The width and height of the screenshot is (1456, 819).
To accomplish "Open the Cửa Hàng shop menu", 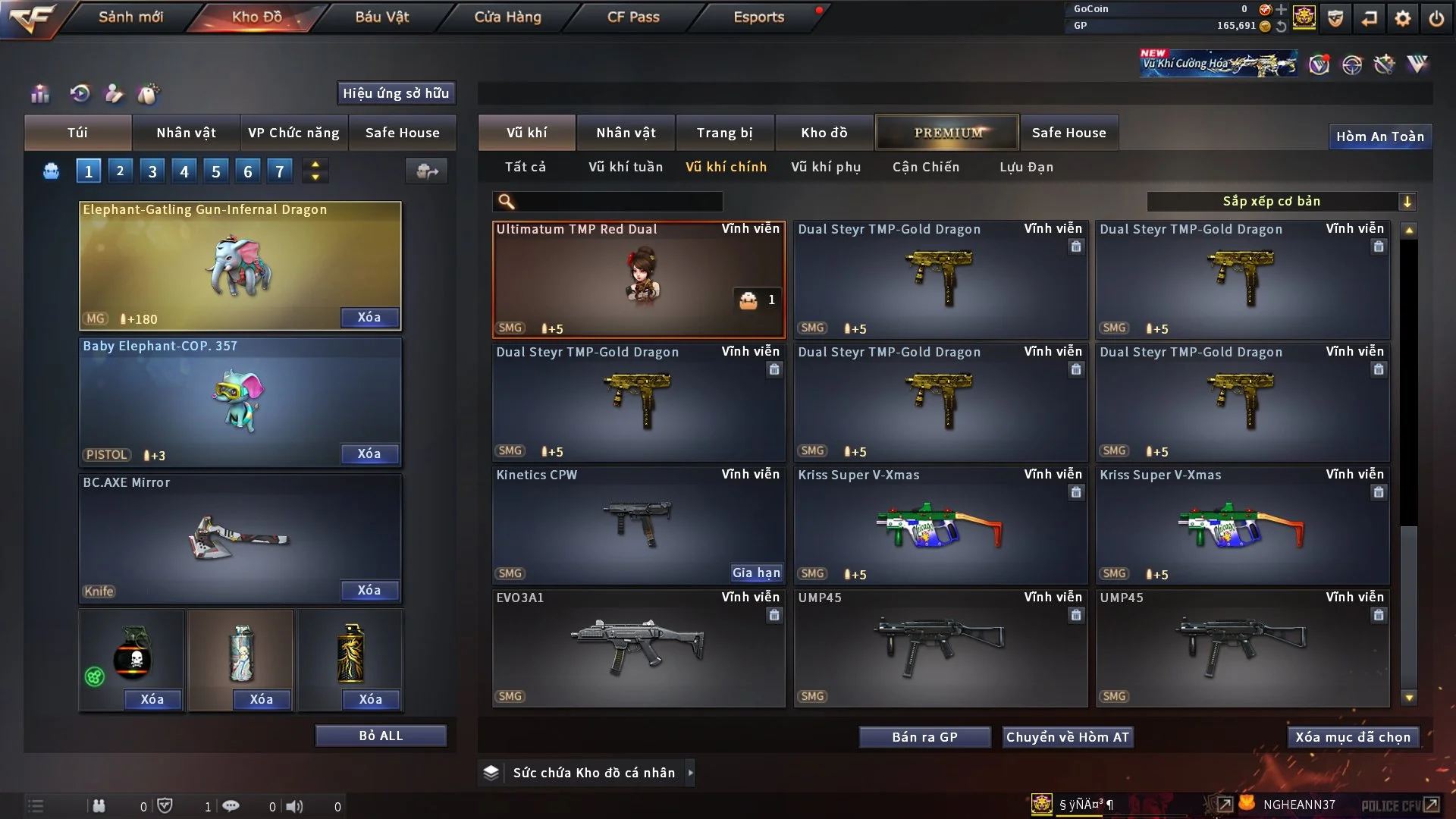I will pyautogui.click(x=507, y=17).
